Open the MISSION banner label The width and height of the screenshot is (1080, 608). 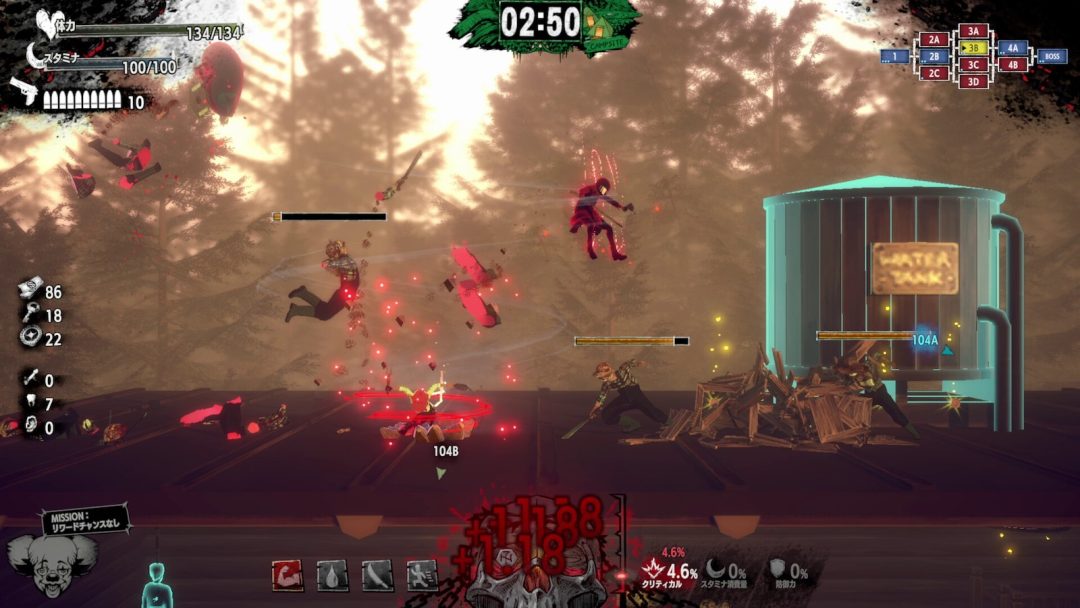point(86,522)
